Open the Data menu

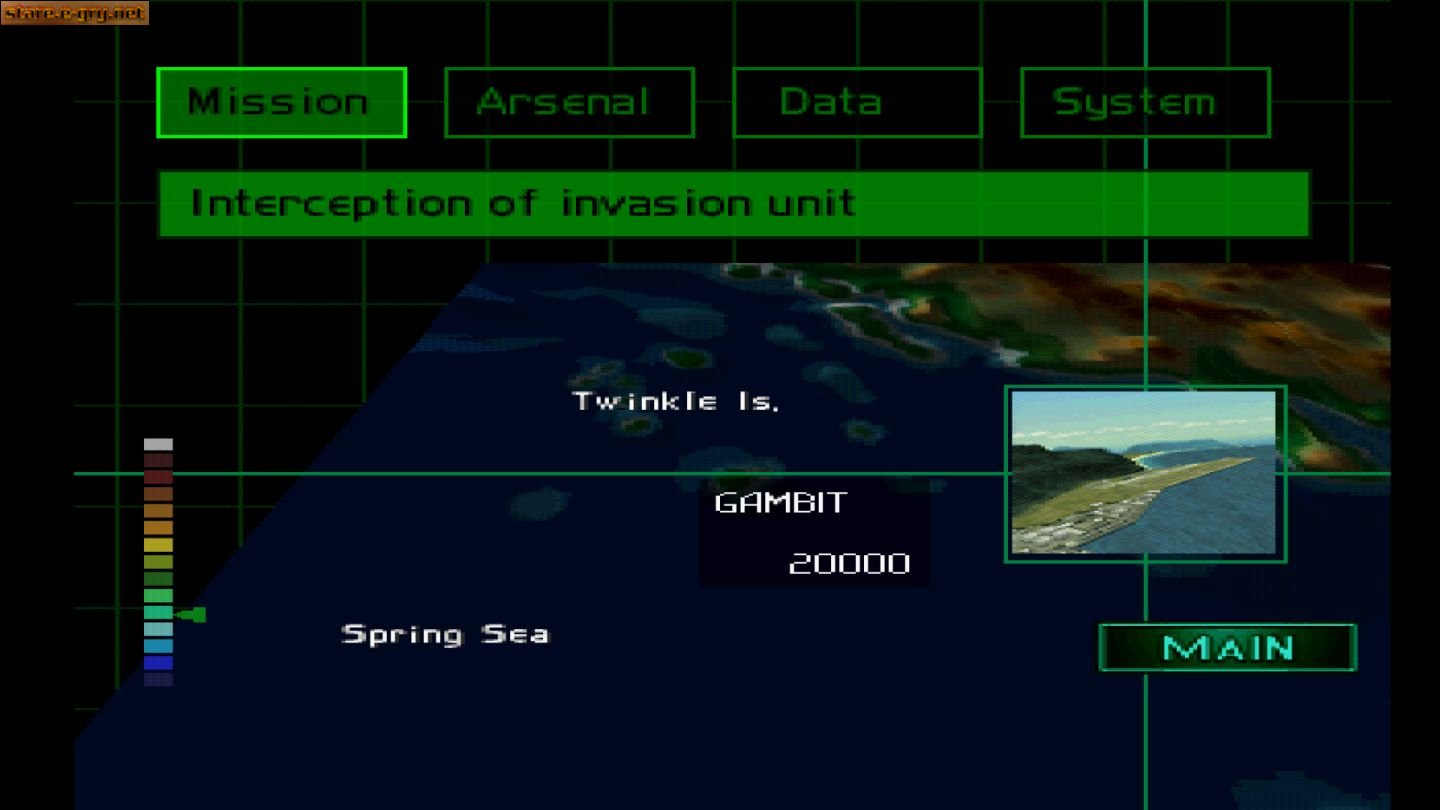click(x=856, y=101)
